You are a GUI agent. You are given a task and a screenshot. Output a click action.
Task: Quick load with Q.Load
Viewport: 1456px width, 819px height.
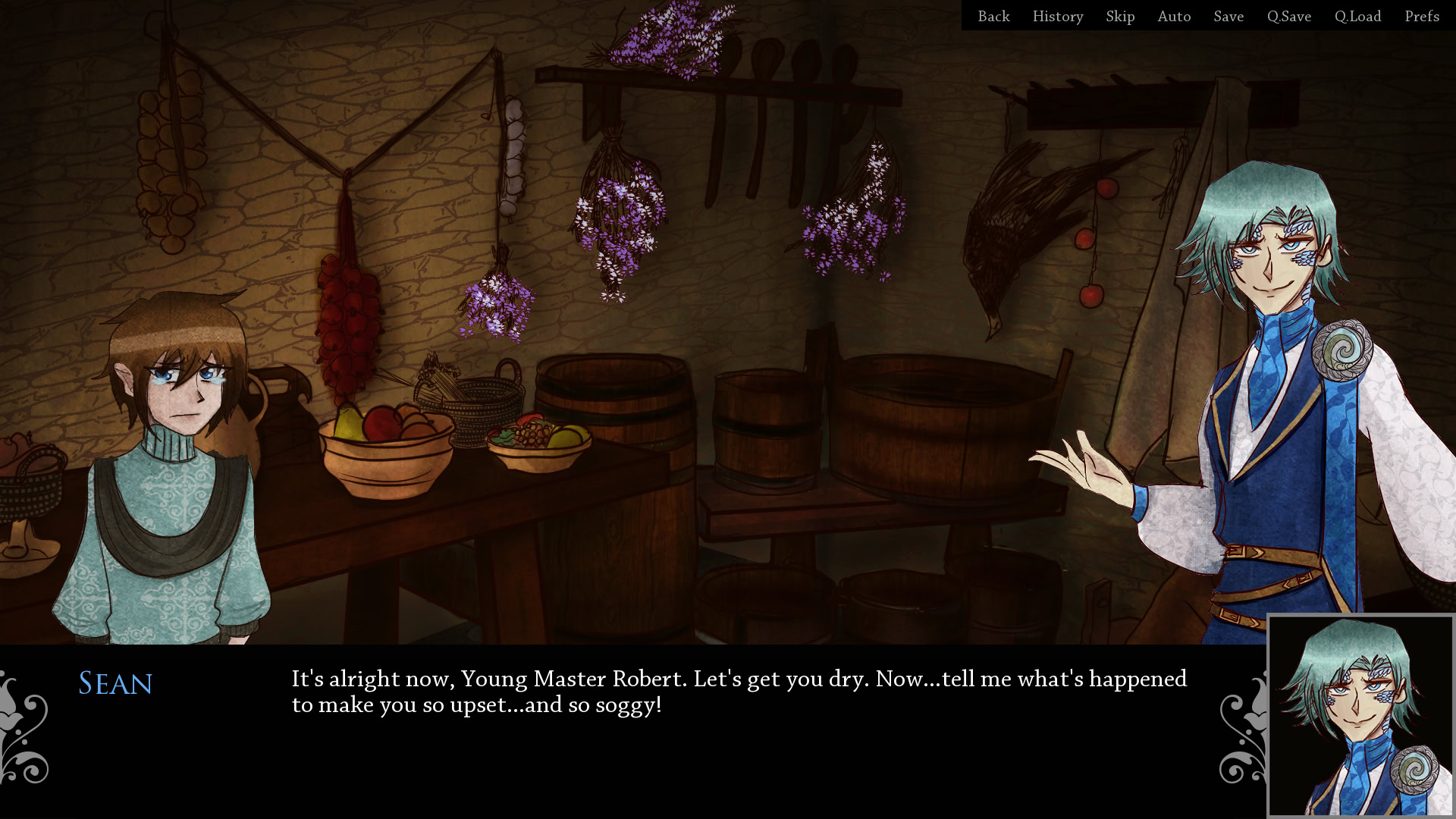click(x=1357, y=16)
